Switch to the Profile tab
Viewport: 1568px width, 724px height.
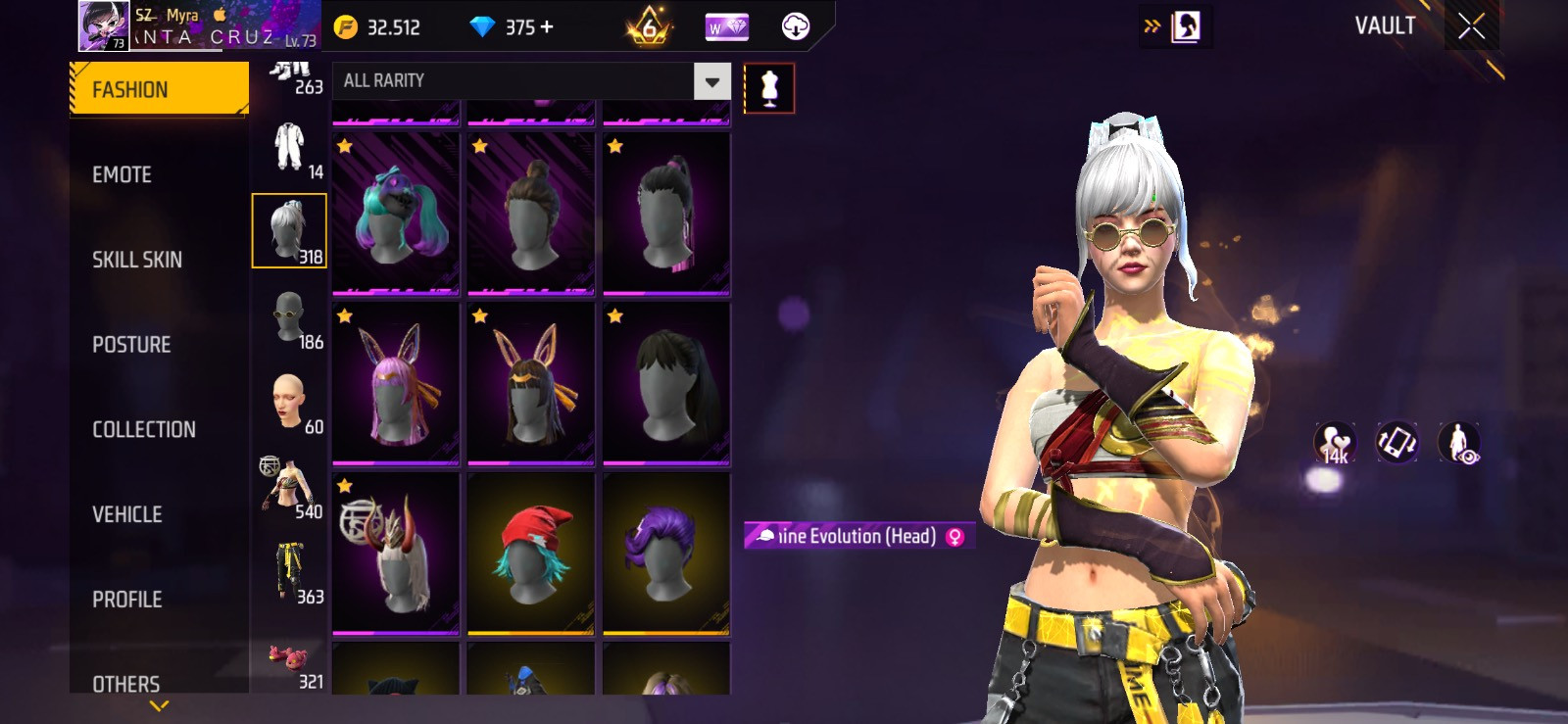point(127,599)
